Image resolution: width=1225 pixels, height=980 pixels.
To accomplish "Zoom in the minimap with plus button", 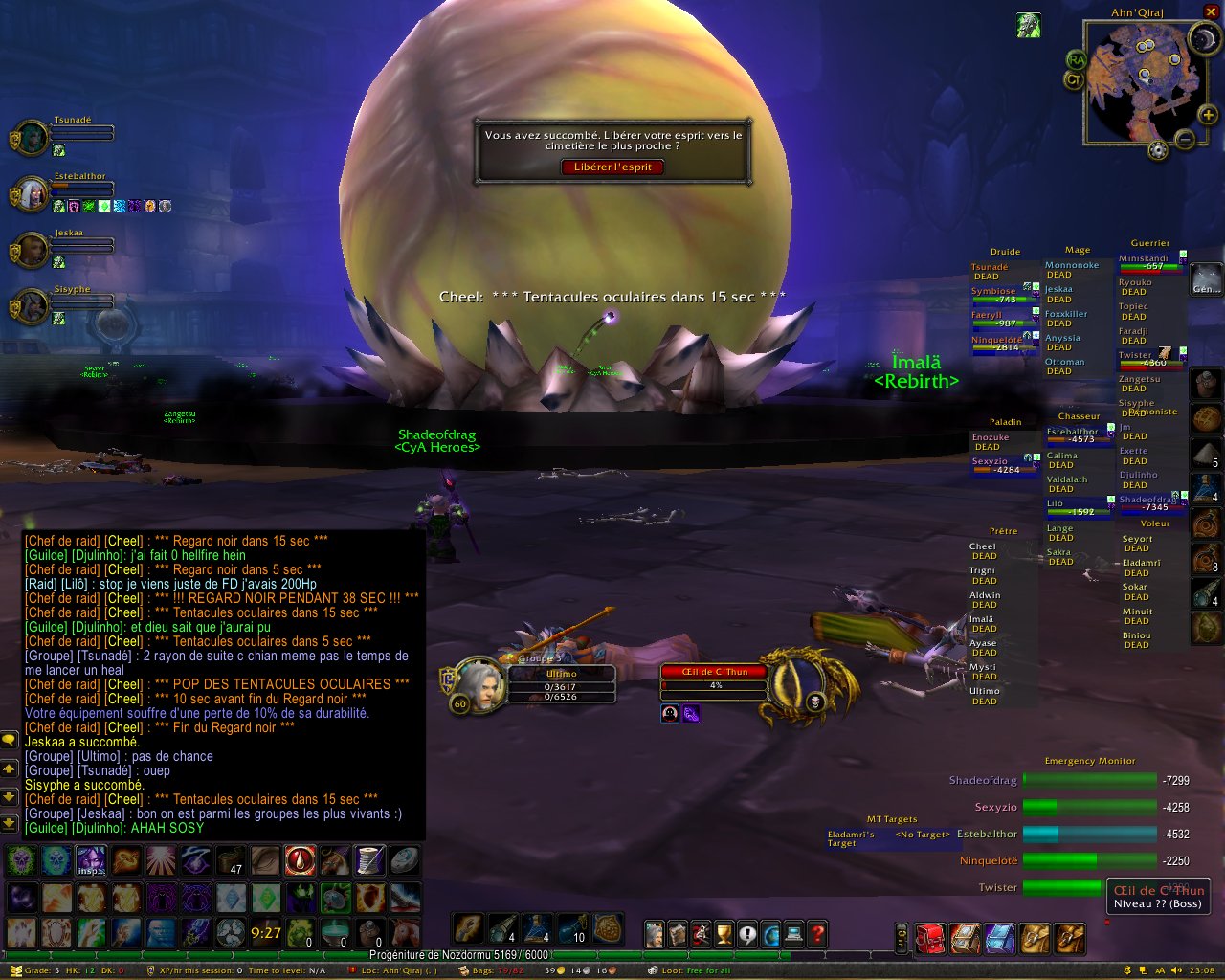I will point(1208,115).
